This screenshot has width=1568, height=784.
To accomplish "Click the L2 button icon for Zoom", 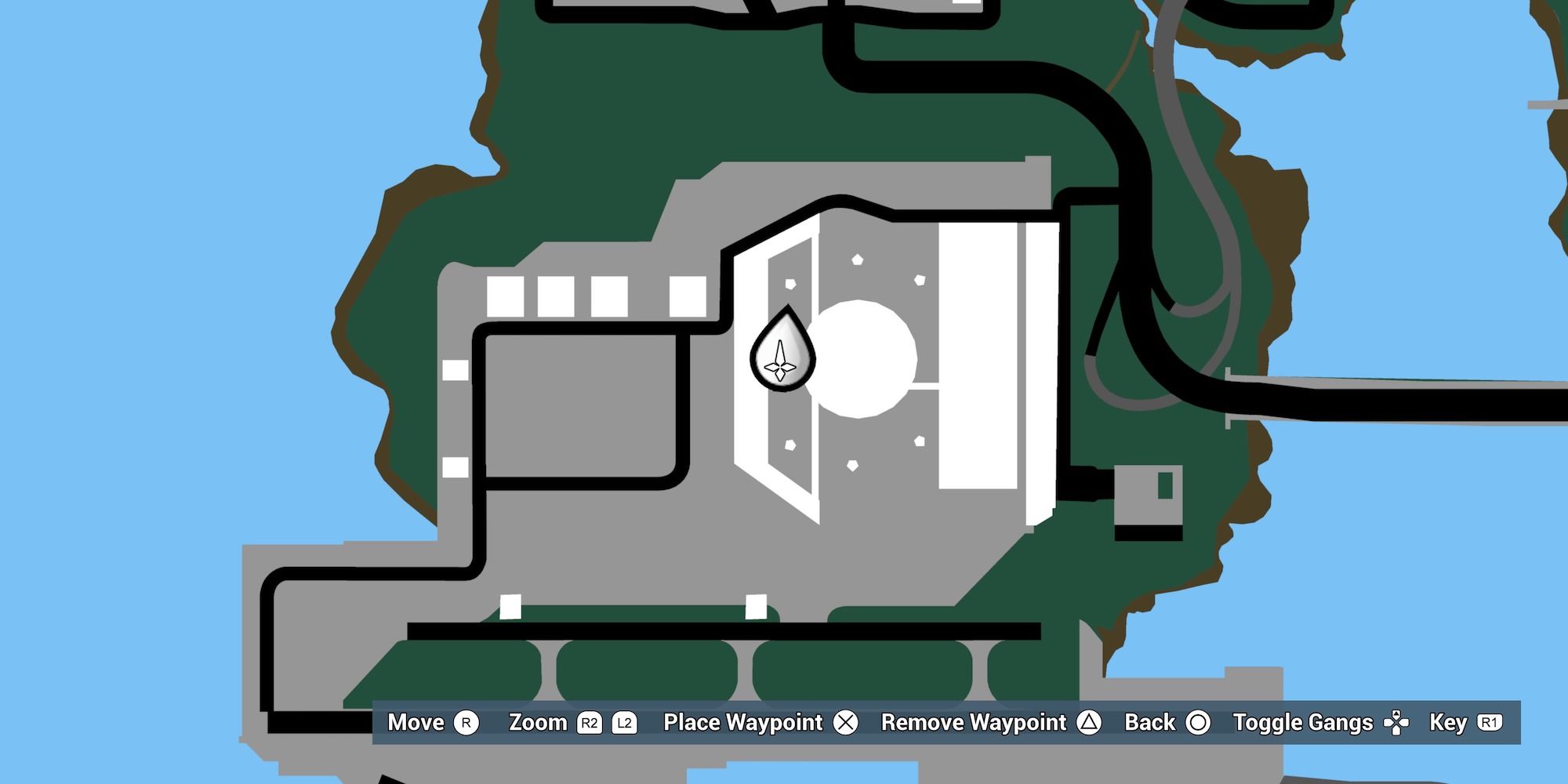I will click(625, 723).
